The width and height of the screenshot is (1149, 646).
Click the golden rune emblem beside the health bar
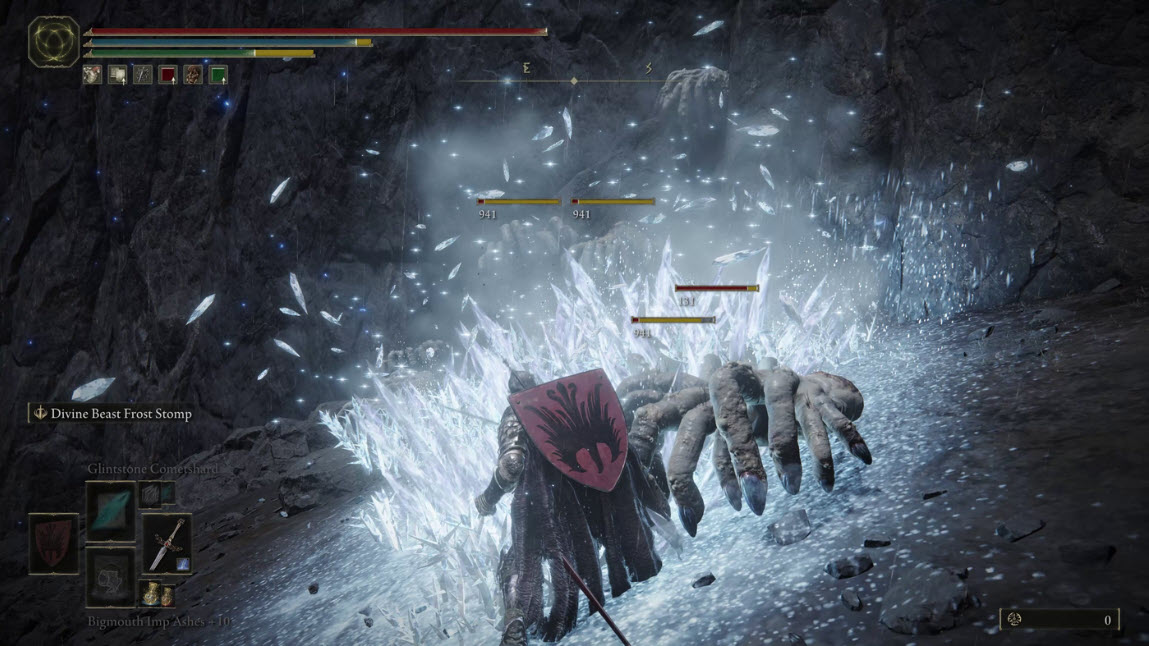54,42
